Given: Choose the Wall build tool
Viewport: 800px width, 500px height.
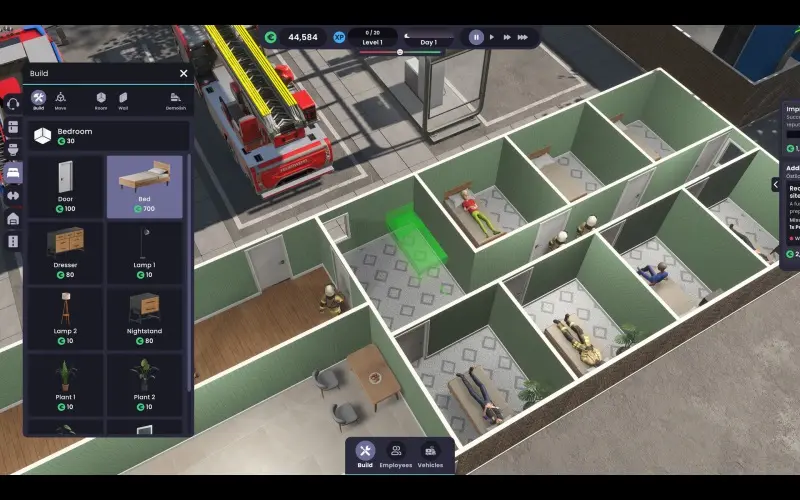Looking at the screenshot, I should 123,100.
